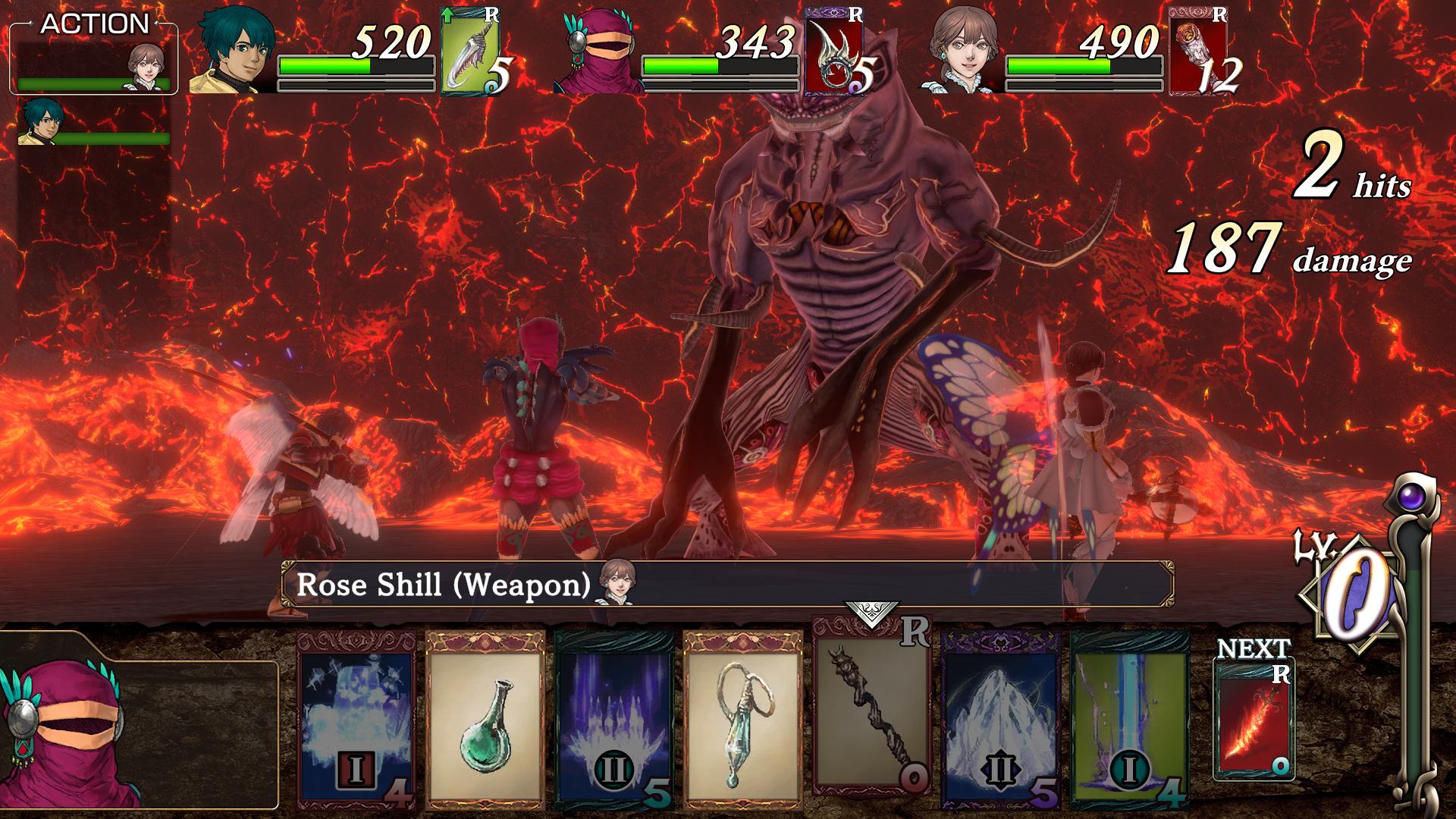
Task: Select the teal-haired hero portrait
Action: pyautogui.click(x=231, y=52)
